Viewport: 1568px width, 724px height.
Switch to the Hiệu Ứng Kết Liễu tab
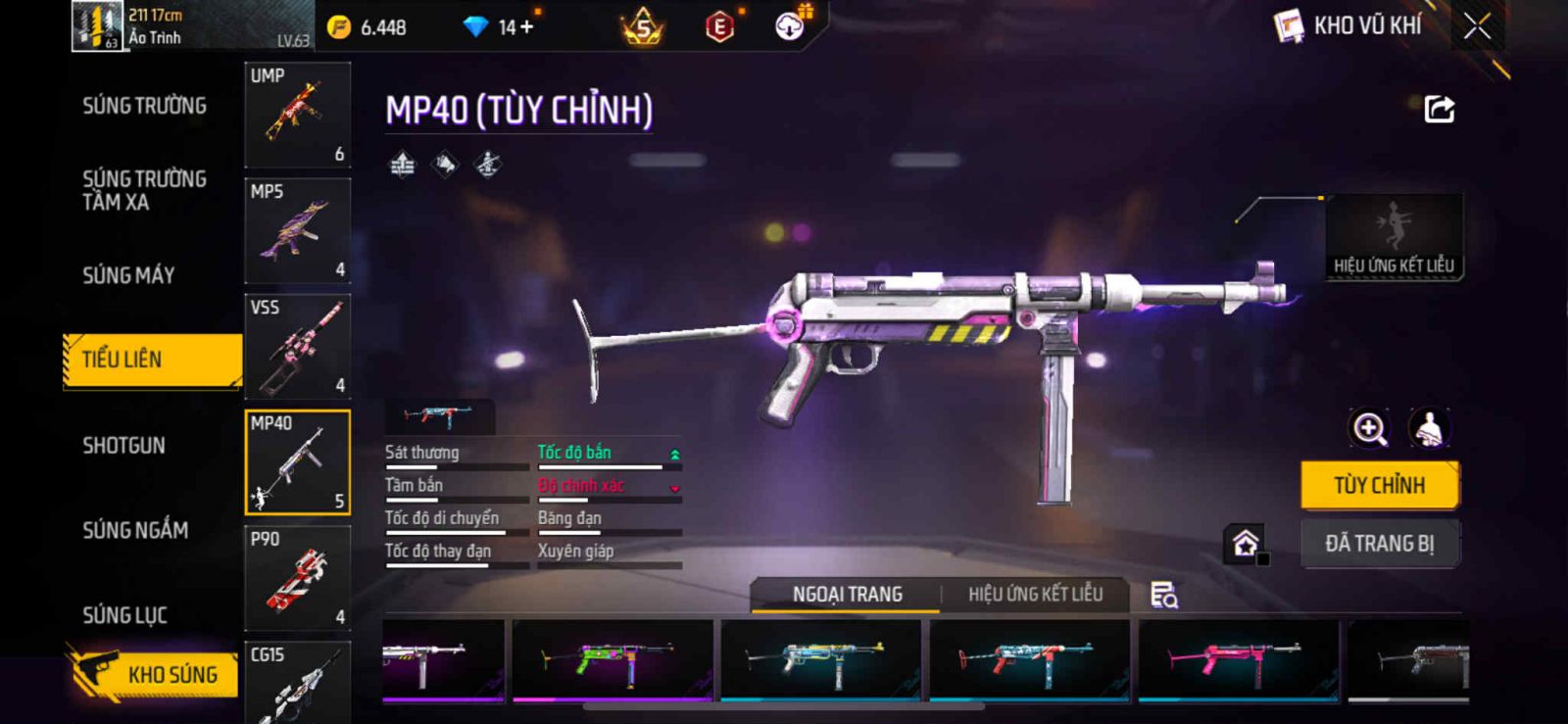click(x=1035, y=594)
